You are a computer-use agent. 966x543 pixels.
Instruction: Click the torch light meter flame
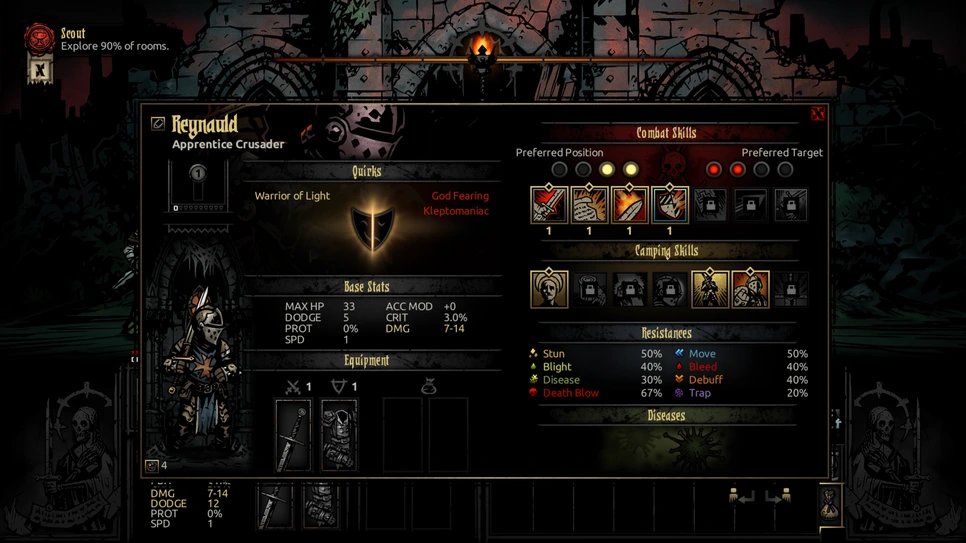482,48
